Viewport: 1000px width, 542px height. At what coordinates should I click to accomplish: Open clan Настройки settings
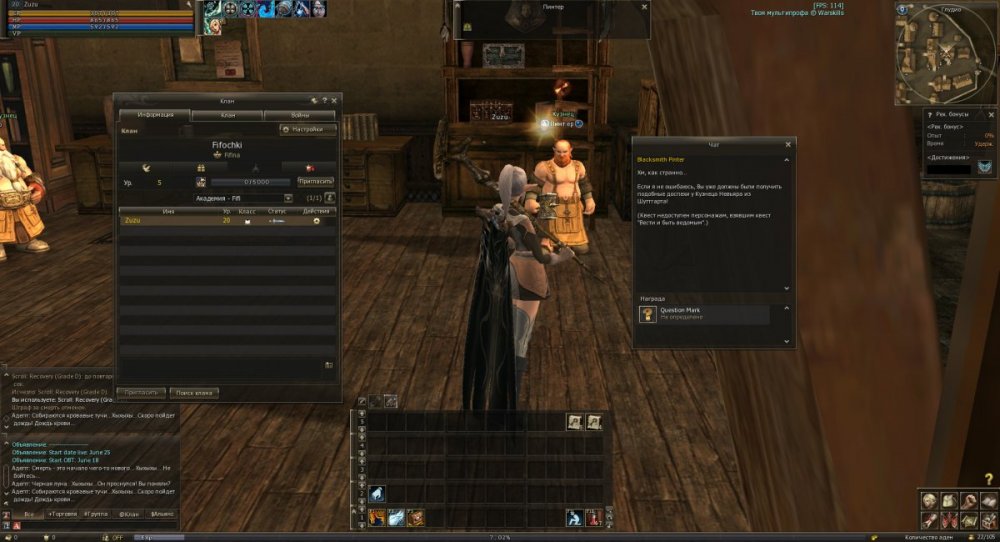[x=308, y=129]
